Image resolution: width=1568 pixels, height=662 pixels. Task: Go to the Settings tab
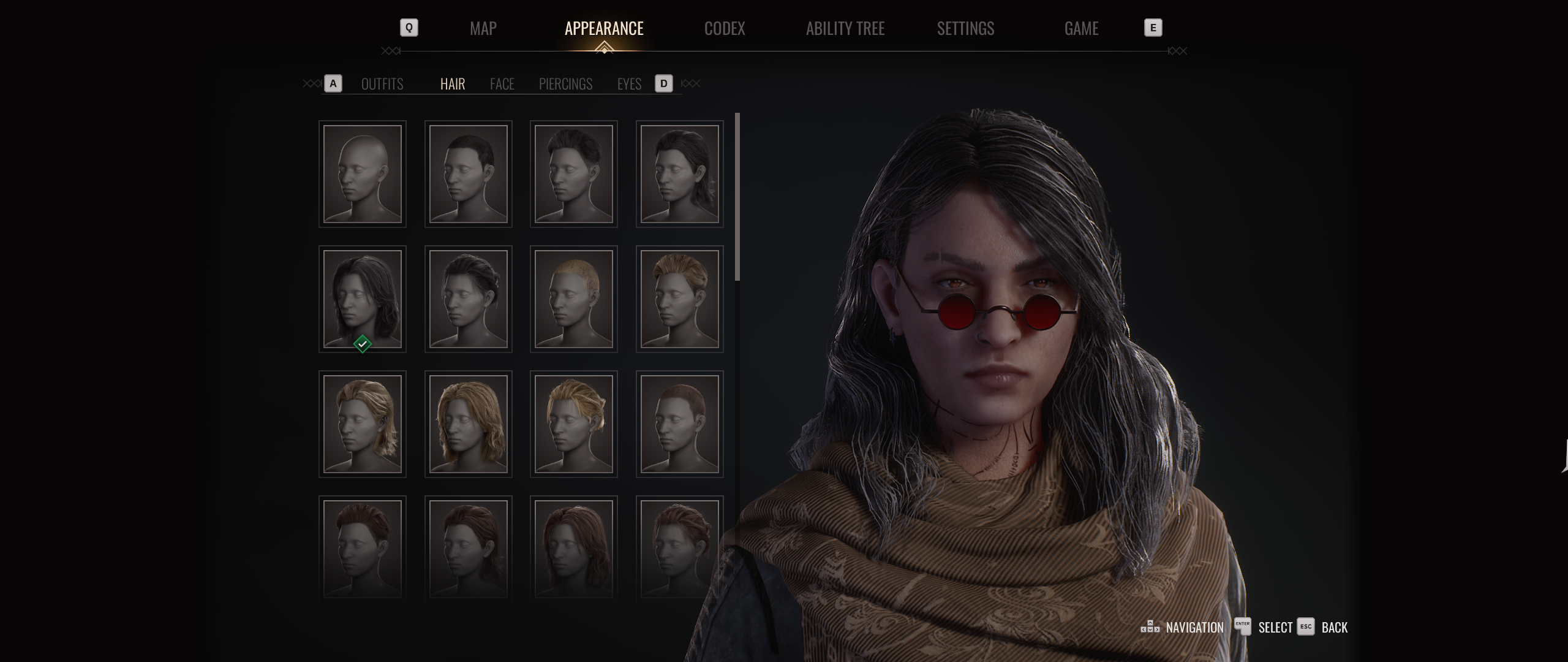click(x=965, y=28)
